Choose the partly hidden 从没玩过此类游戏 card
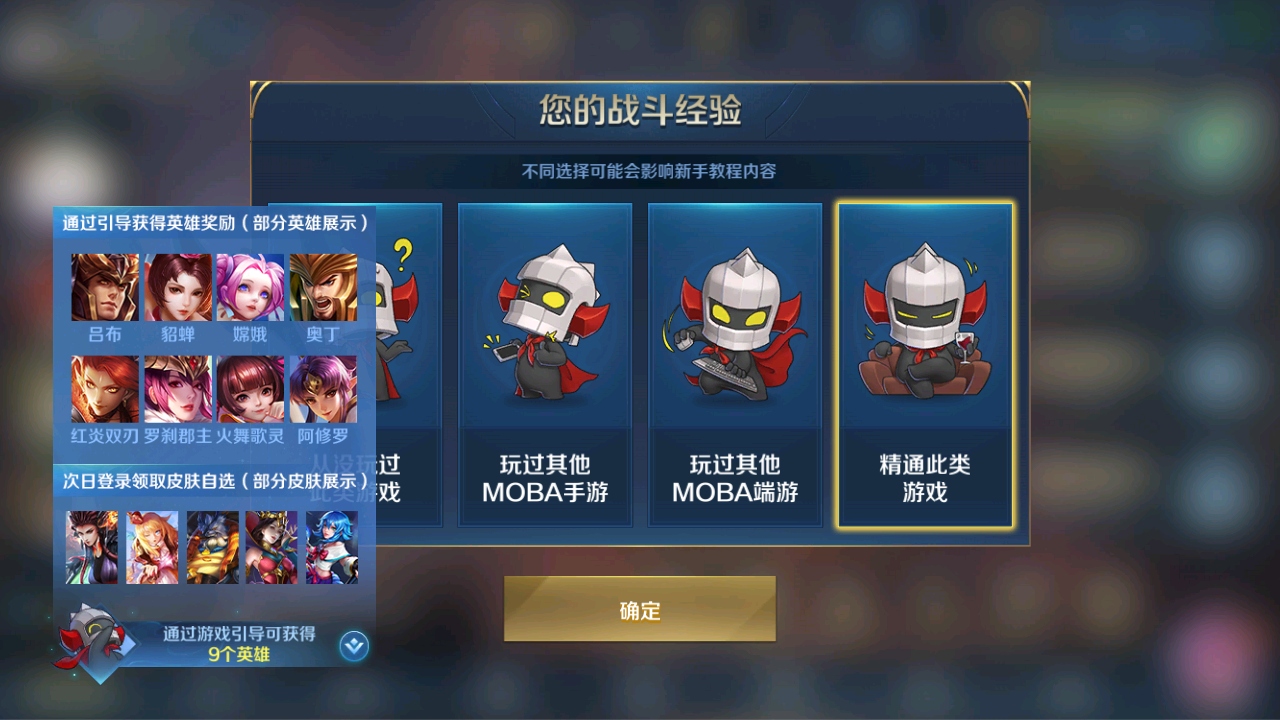 coord(408,365)
